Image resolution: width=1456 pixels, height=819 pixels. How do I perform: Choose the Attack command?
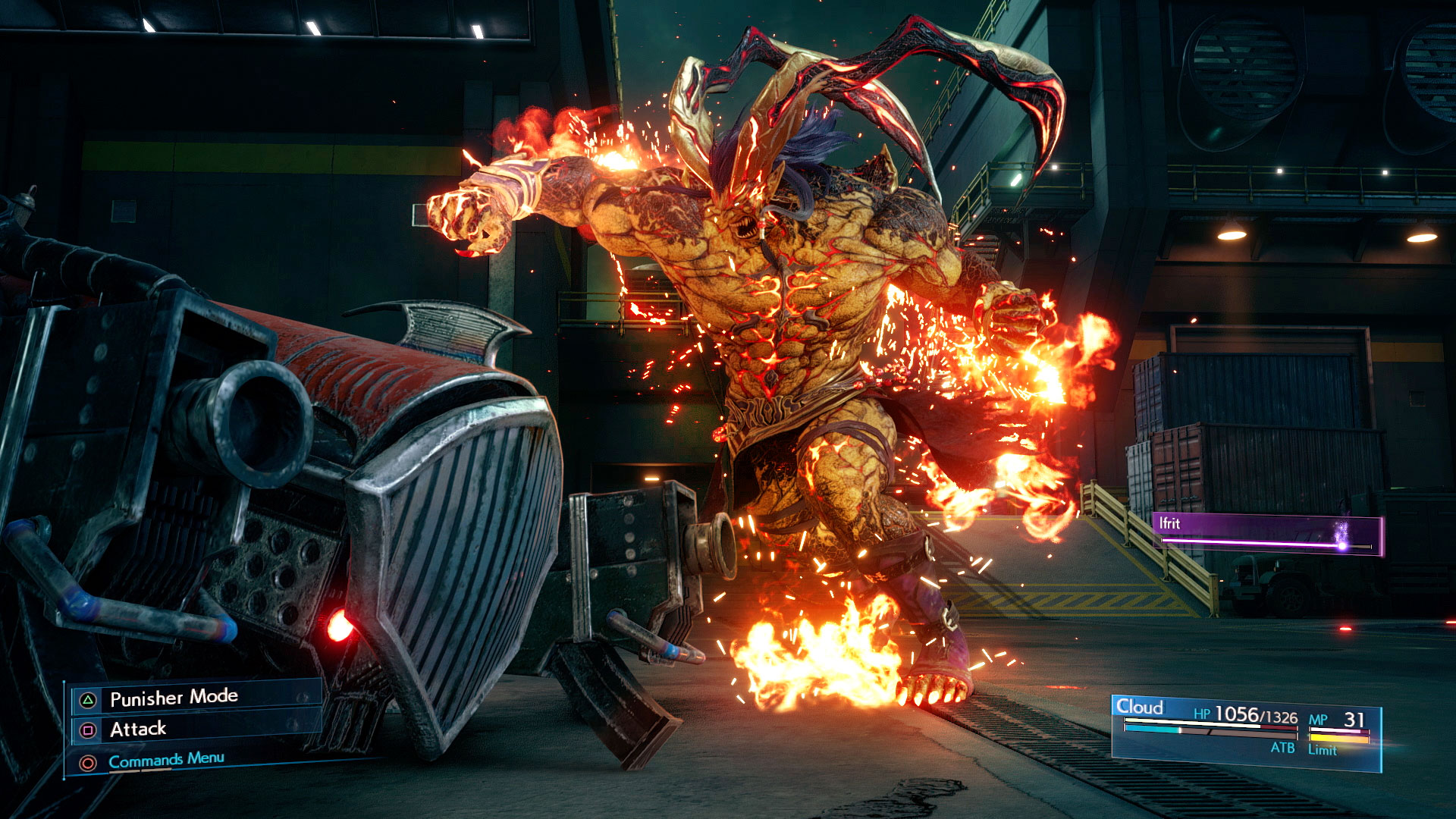pos(138,730)
